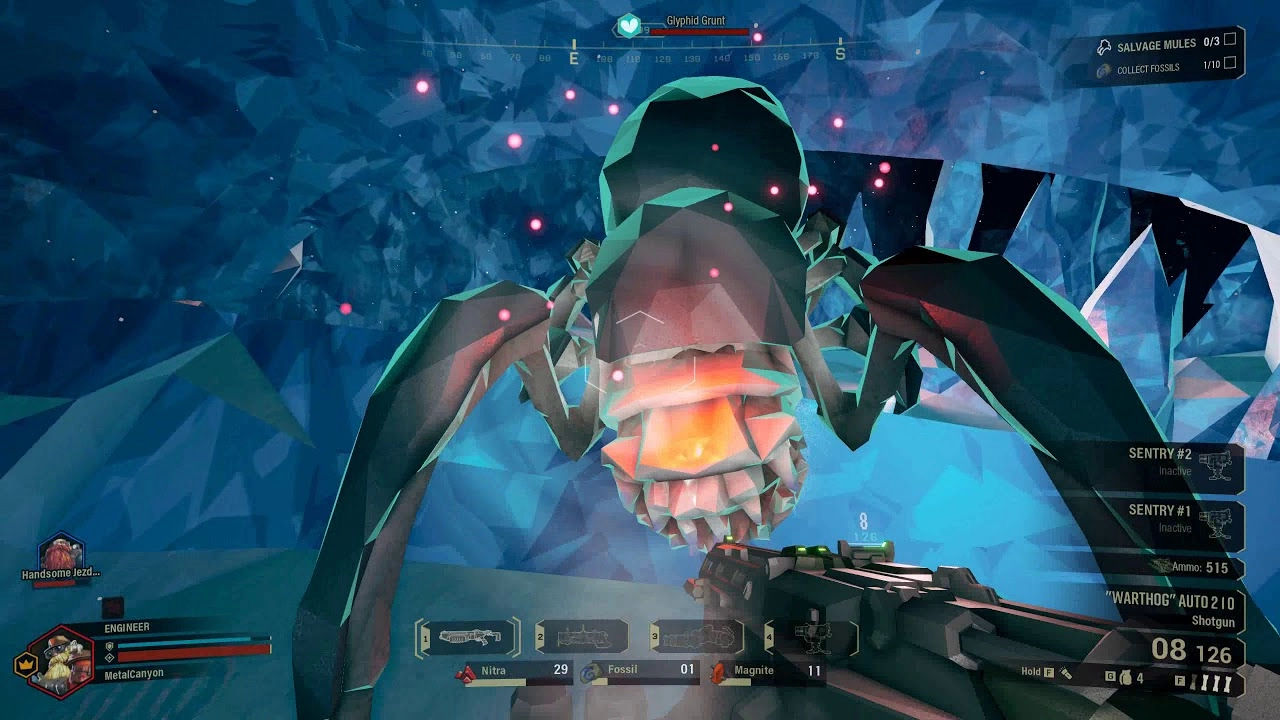This screenshot has height=720, width=1280.
Task: Choose the platform gun in slot 3
Action: pyautogui.click(x=694, y=636)
